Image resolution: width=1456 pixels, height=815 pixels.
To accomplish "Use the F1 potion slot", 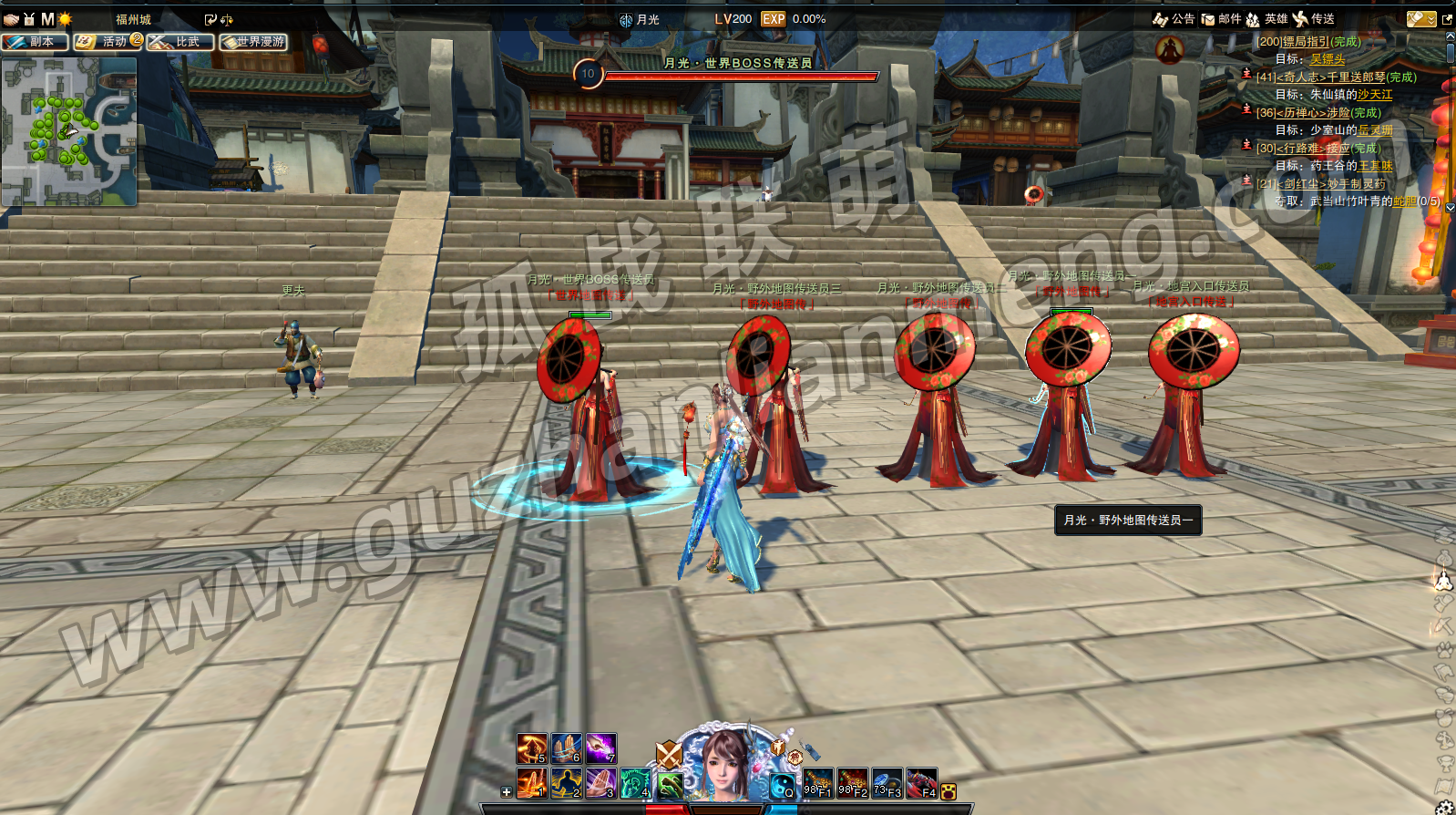I will click(x=816, y=783).
